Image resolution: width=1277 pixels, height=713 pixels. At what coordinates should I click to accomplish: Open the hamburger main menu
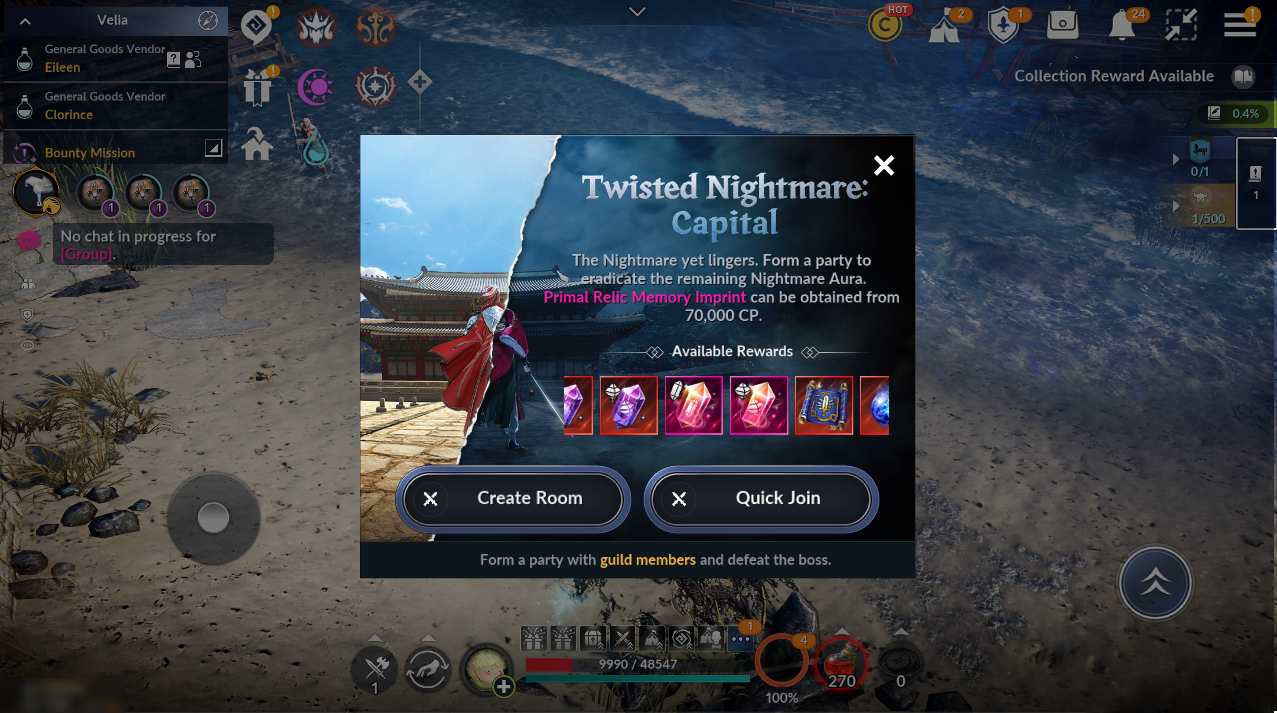pyautogui.click(x=1240, y=25)
